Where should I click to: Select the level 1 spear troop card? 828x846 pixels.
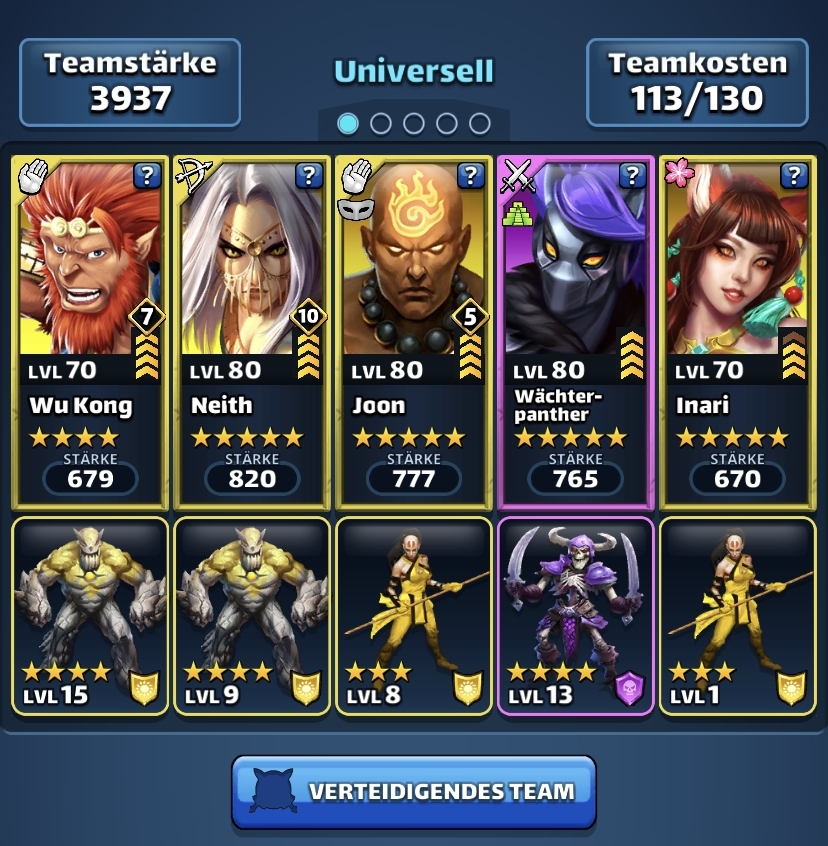pos(738,614)
